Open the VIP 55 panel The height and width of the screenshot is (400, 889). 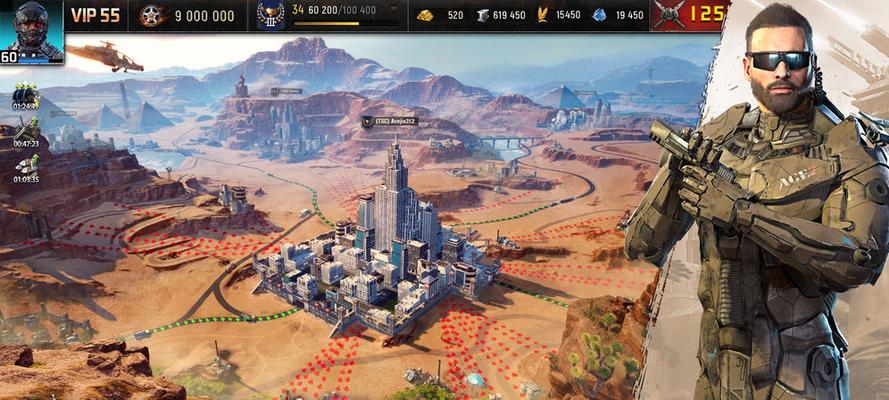tap(95, 16)
